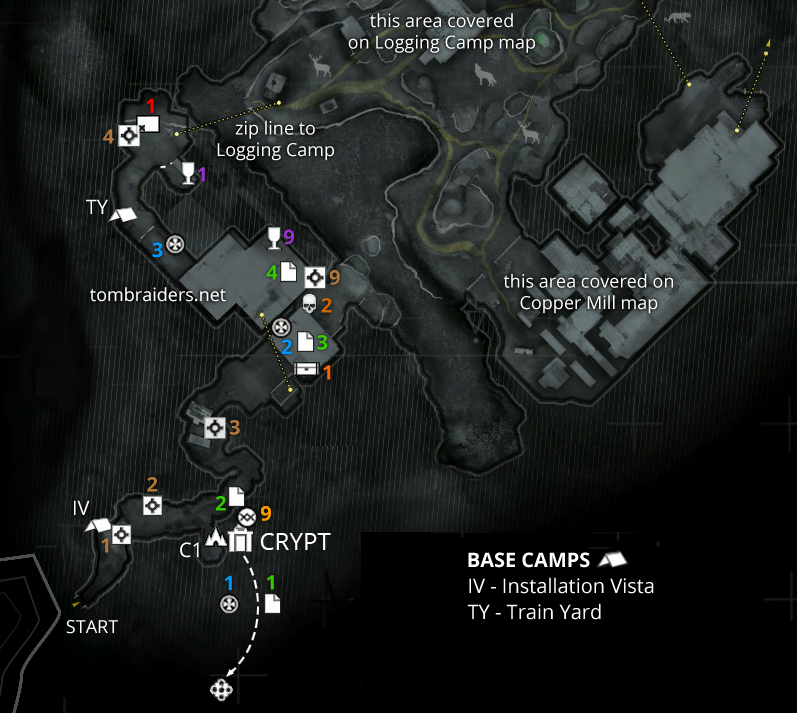Select the Train Yard (TY) base camp tent
Image resolution: width=797 pixels, height=713 pixels.
point(123,214)
